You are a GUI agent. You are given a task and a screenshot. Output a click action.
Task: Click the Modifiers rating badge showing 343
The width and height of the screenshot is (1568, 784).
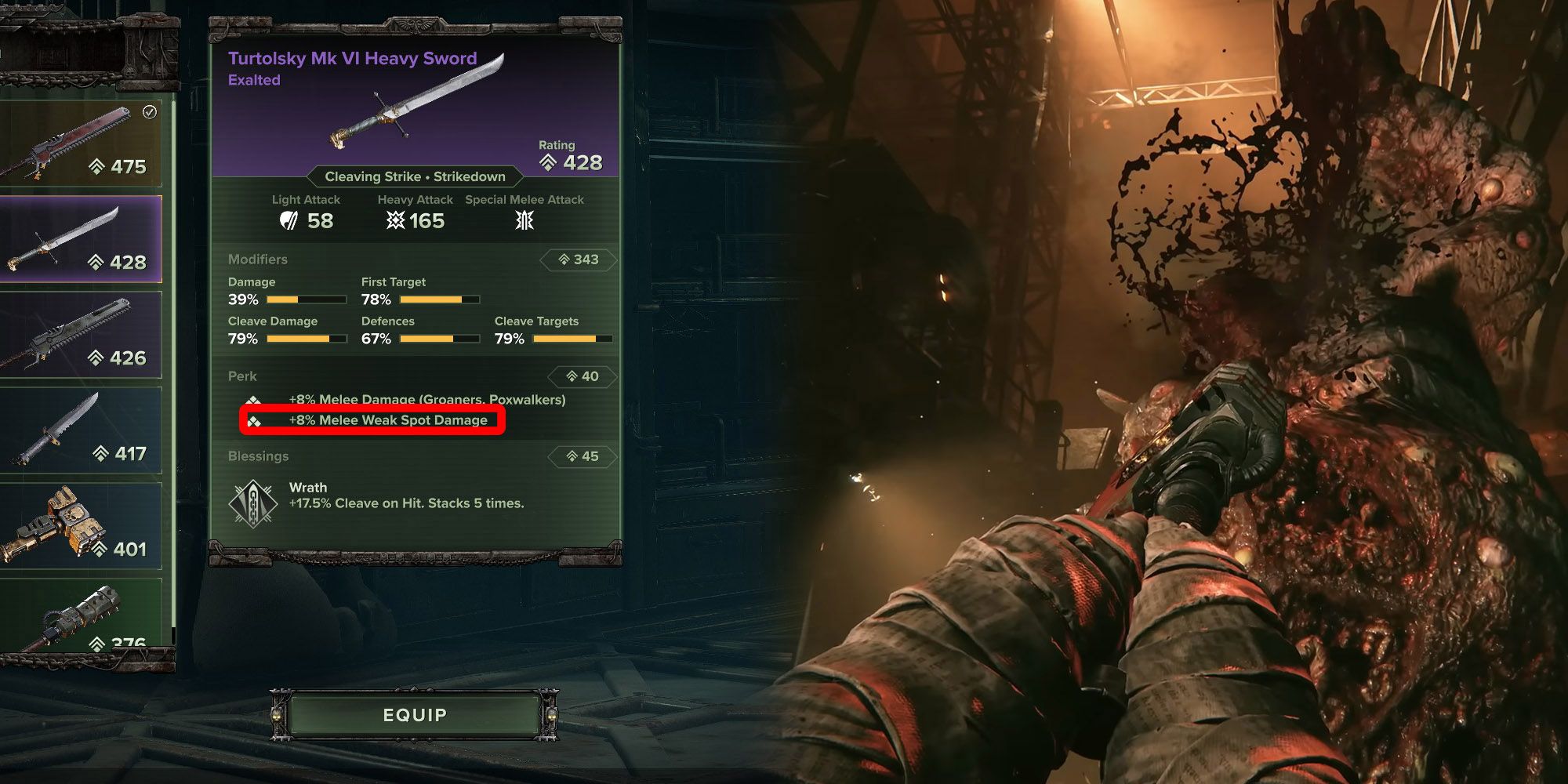pos(578,259)
